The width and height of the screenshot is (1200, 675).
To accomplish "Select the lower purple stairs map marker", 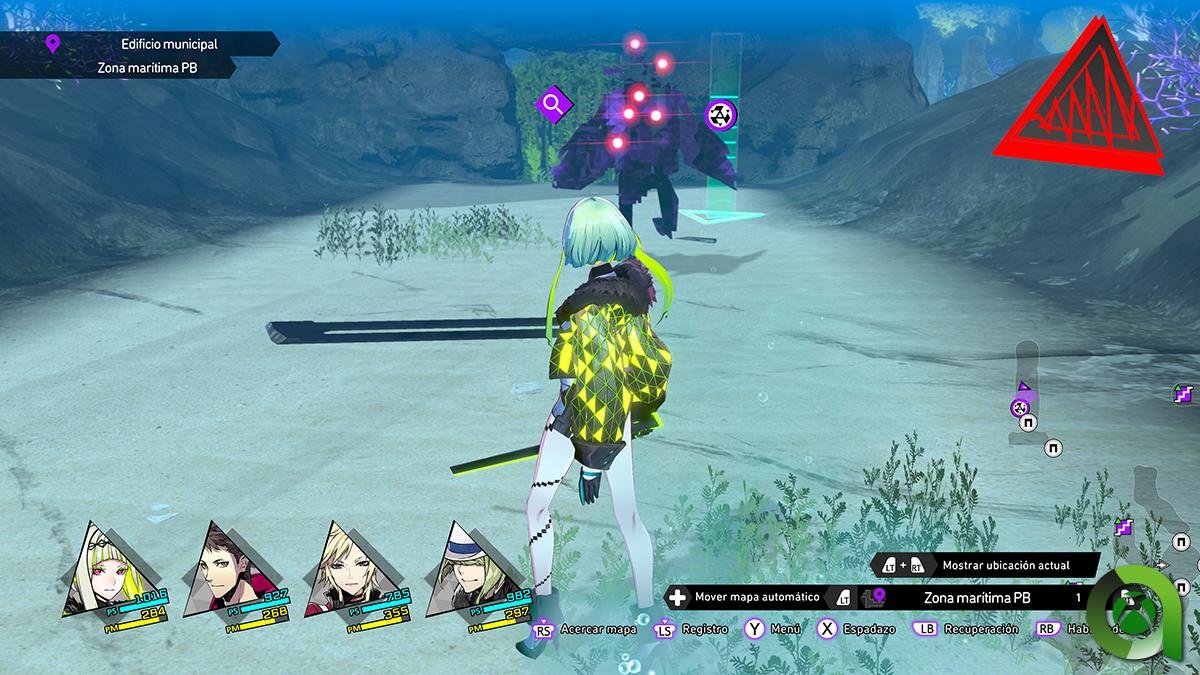I will click(x=1123, y=526).
